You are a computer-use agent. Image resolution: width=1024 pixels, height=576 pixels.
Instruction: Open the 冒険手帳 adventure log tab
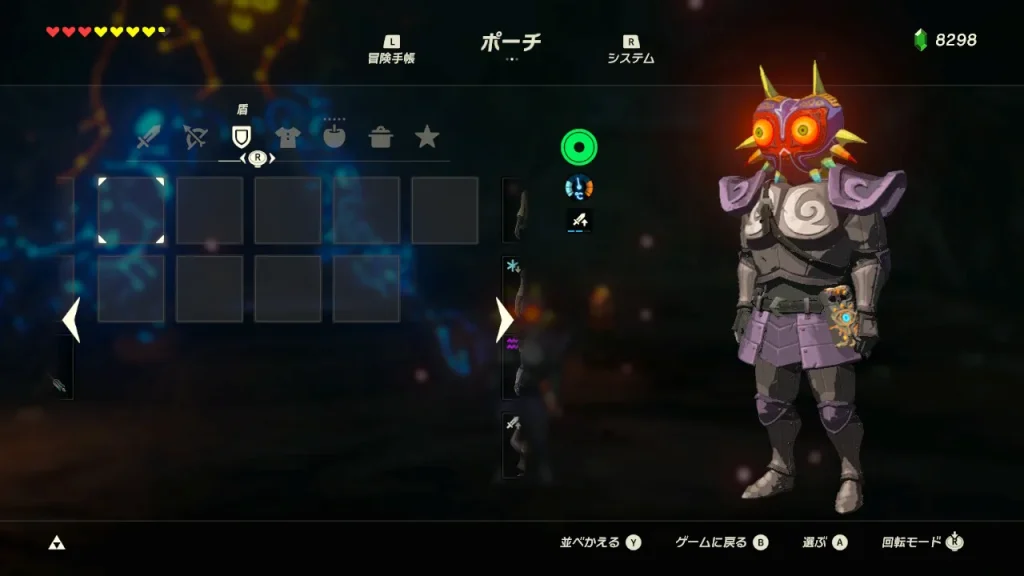(x=391, y=50)
